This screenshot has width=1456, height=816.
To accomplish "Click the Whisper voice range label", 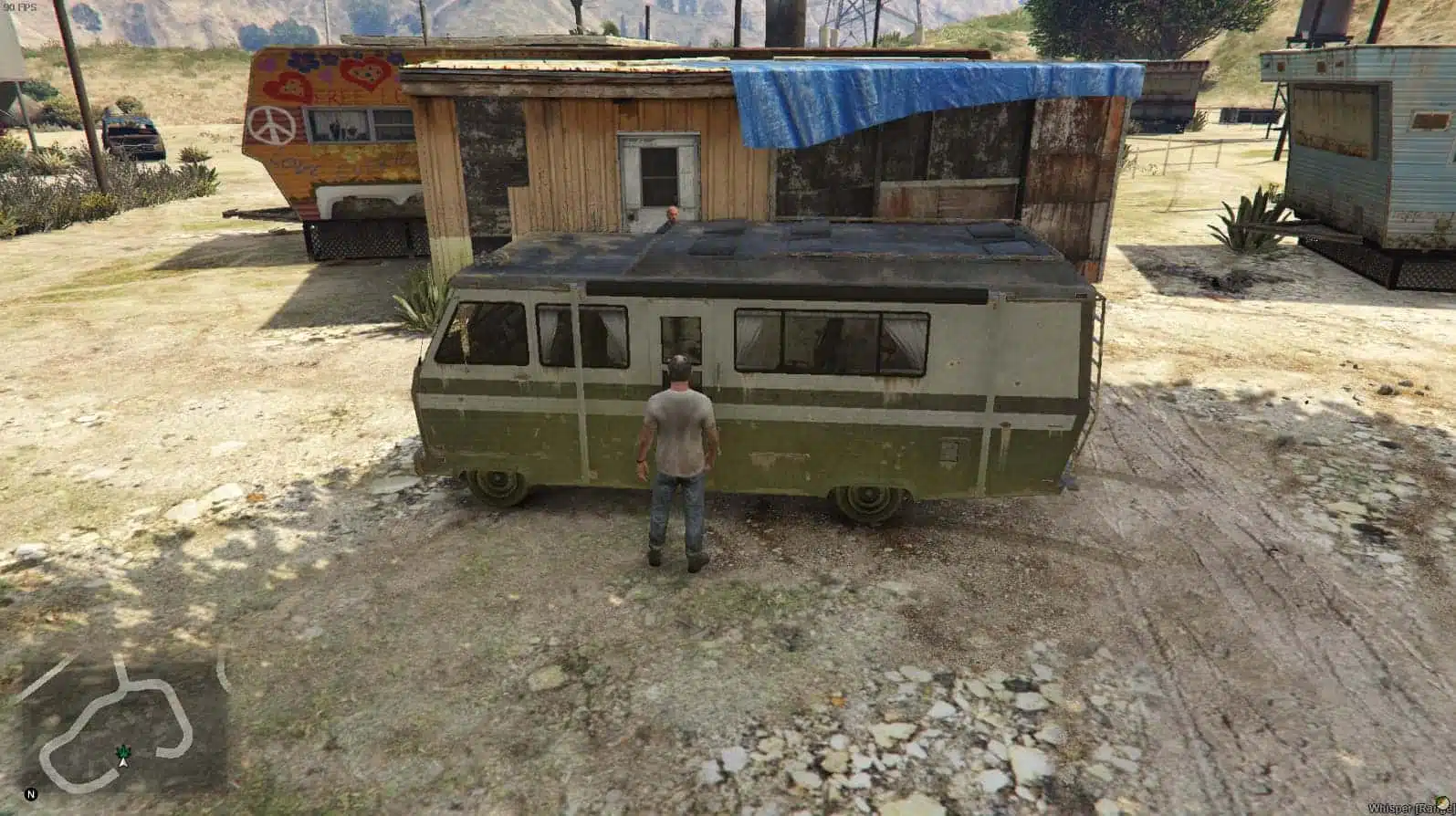I will [x=1404, y=808].
